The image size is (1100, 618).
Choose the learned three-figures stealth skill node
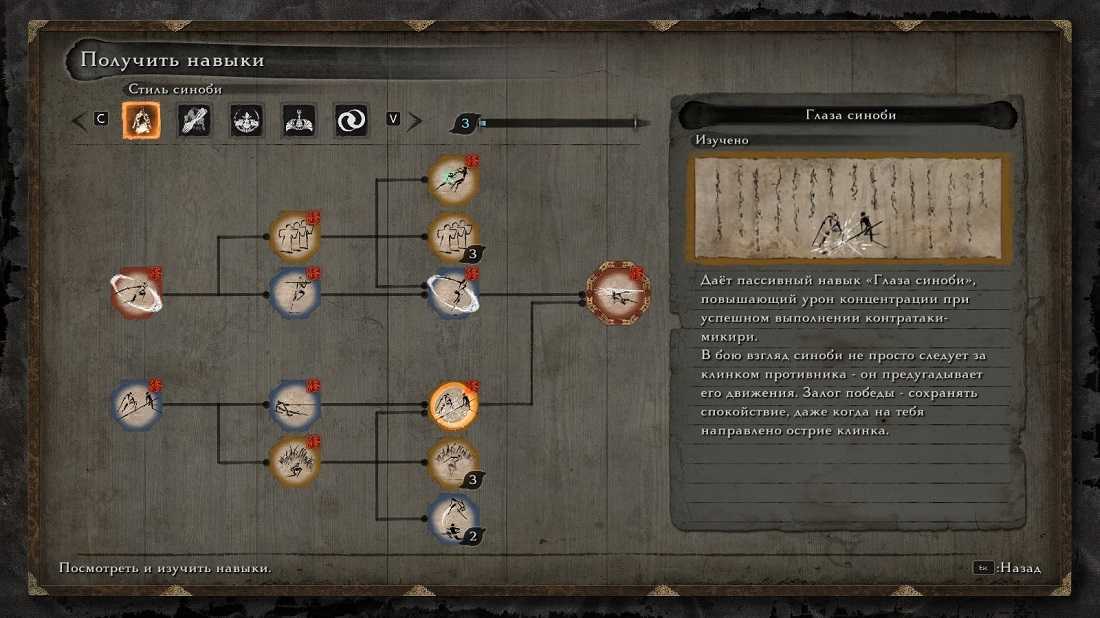(x=295, y=236)
